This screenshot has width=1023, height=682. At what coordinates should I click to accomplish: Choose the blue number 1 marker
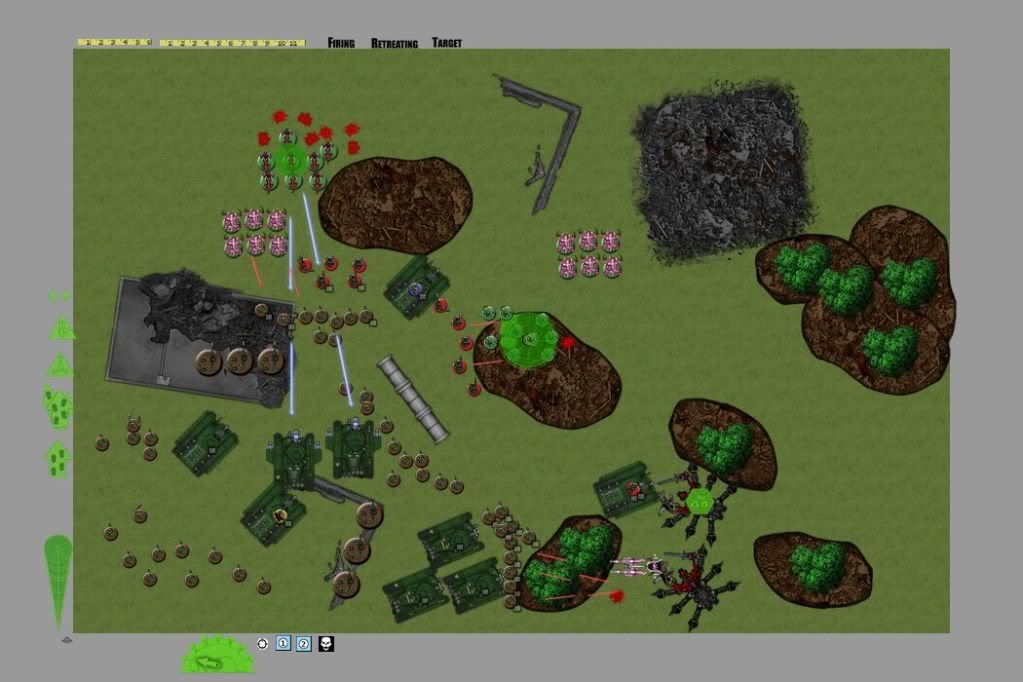point(283,644)
